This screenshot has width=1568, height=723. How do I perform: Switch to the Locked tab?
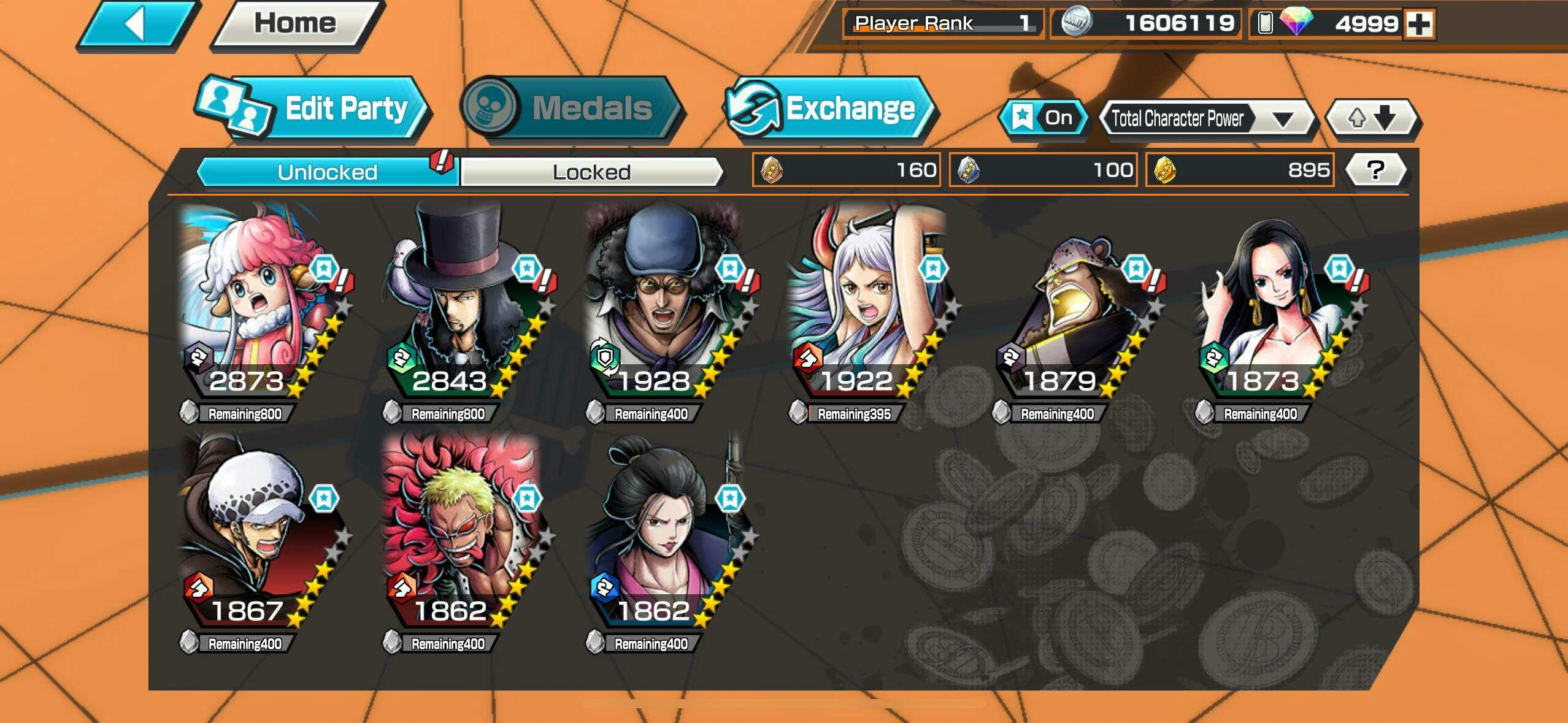[x=591, y=172]
